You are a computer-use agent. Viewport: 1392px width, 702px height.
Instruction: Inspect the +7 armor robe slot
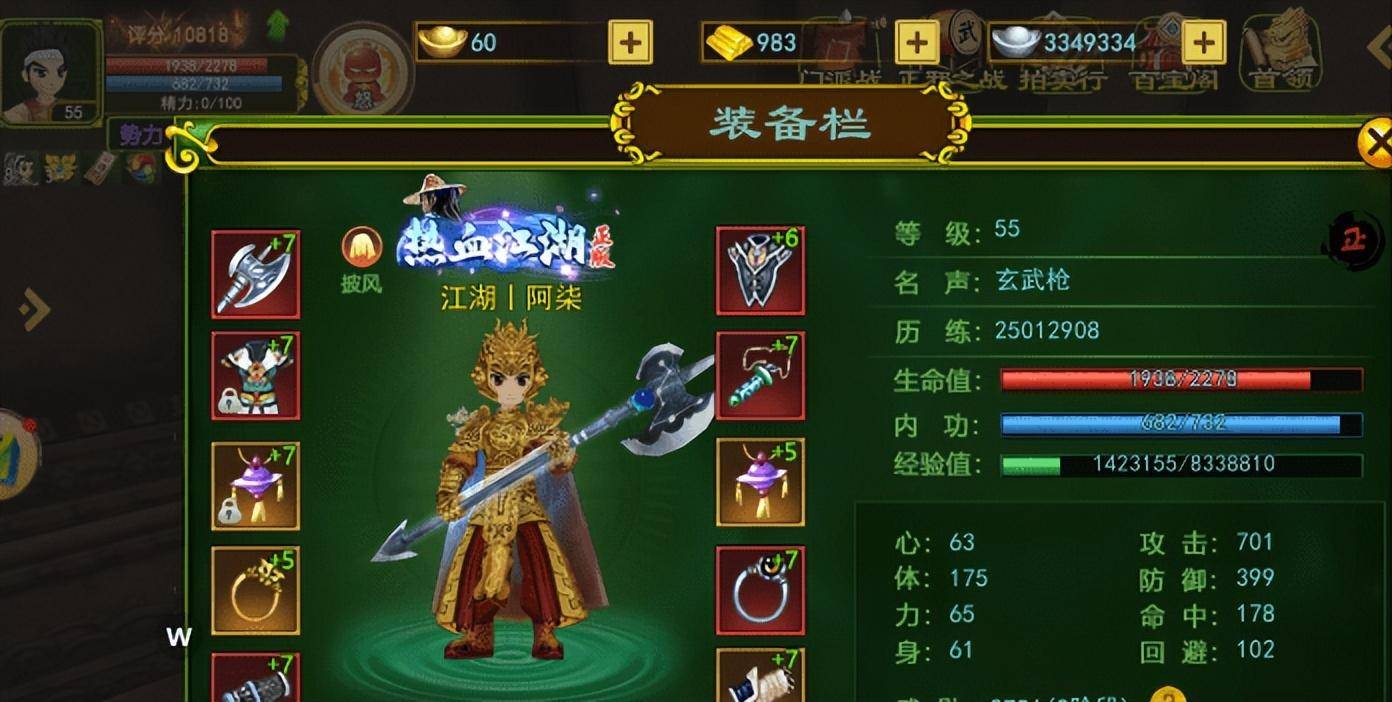(x=255, y=376)
